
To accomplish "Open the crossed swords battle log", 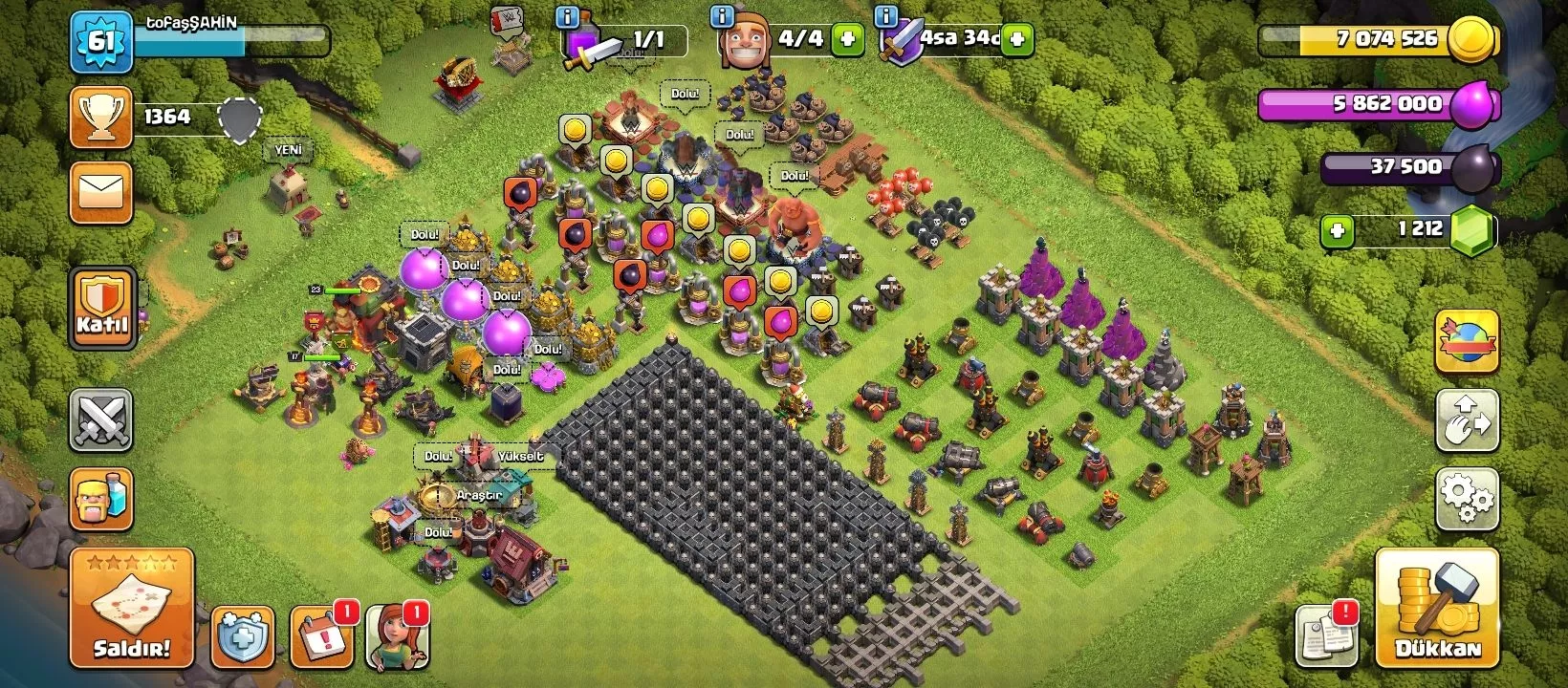I will [x=100, y=419].
